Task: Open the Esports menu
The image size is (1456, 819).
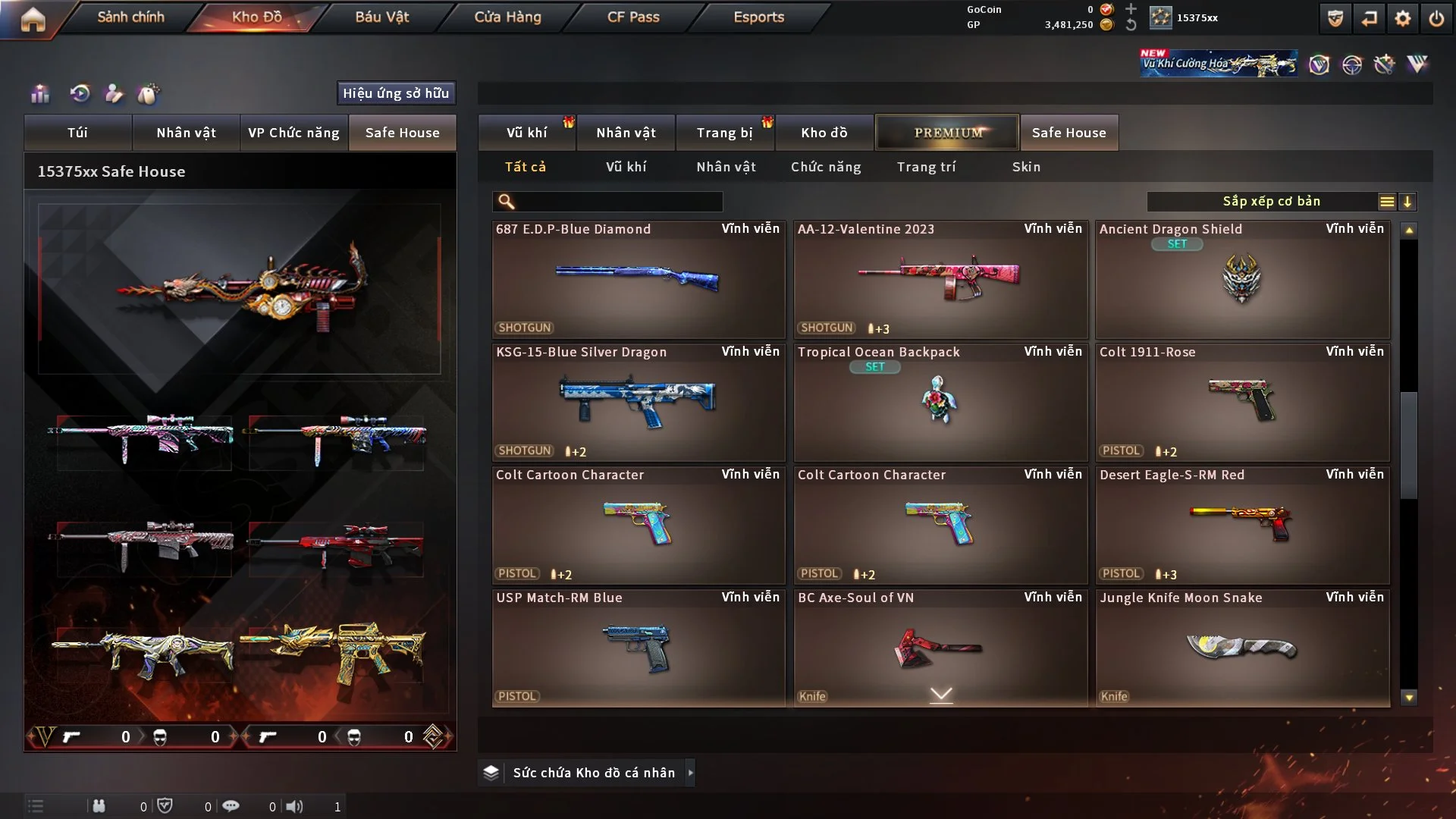Action: [x=758, y=17]
